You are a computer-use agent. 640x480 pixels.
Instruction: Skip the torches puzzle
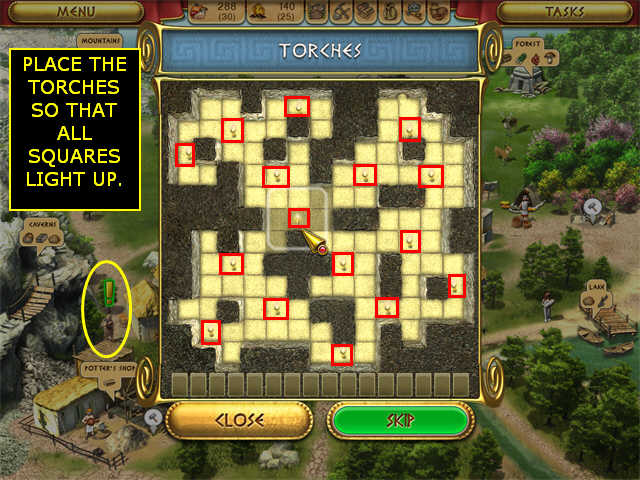click(399, 420)
